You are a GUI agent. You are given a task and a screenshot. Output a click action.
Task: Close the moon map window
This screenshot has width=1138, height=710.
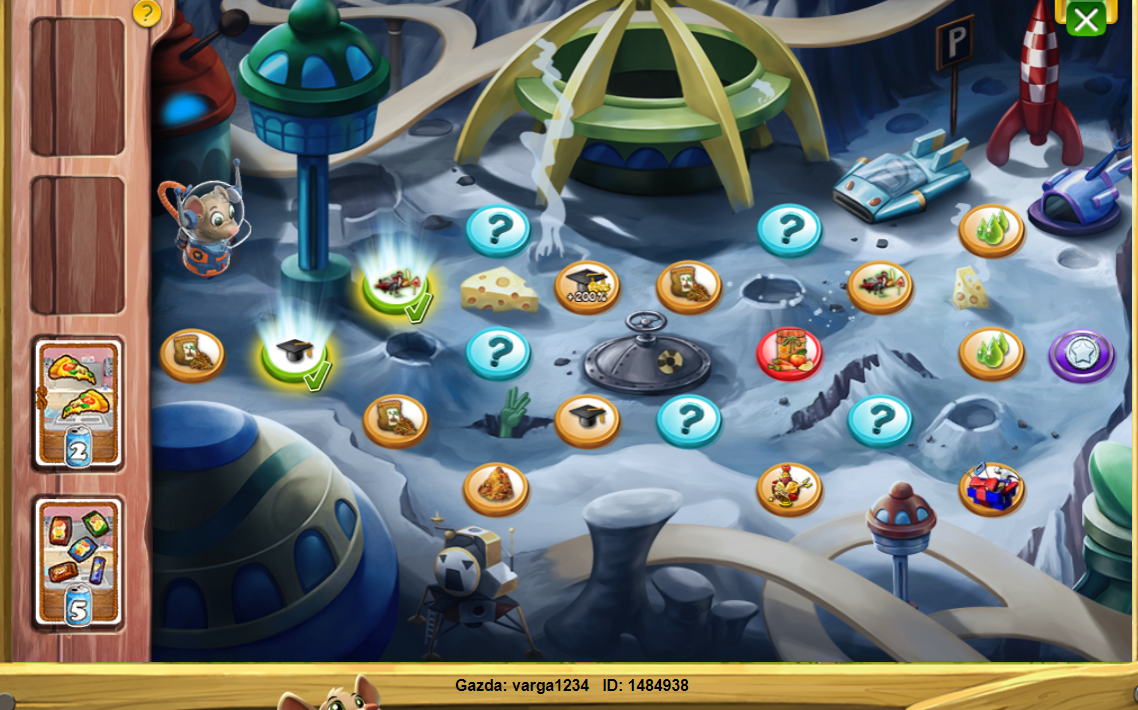1085,18
